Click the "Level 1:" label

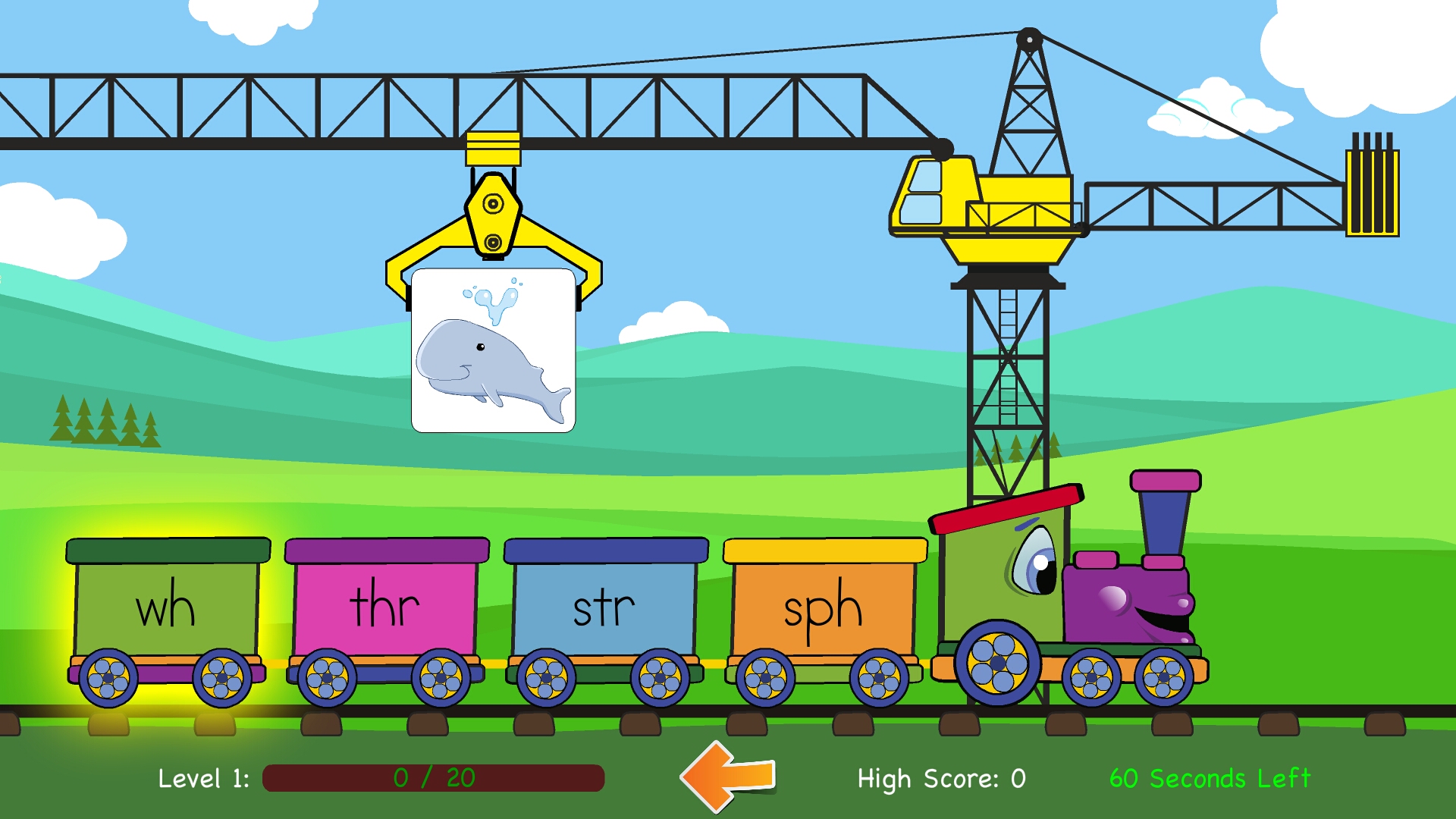click(203, 779)
